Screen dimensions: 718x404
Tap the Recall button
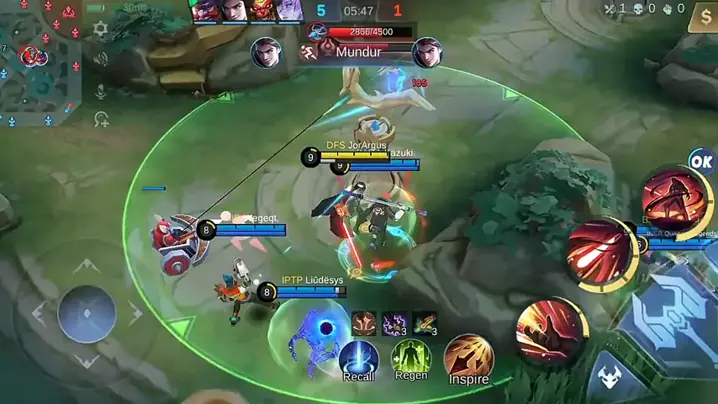(x=358, y=360)
